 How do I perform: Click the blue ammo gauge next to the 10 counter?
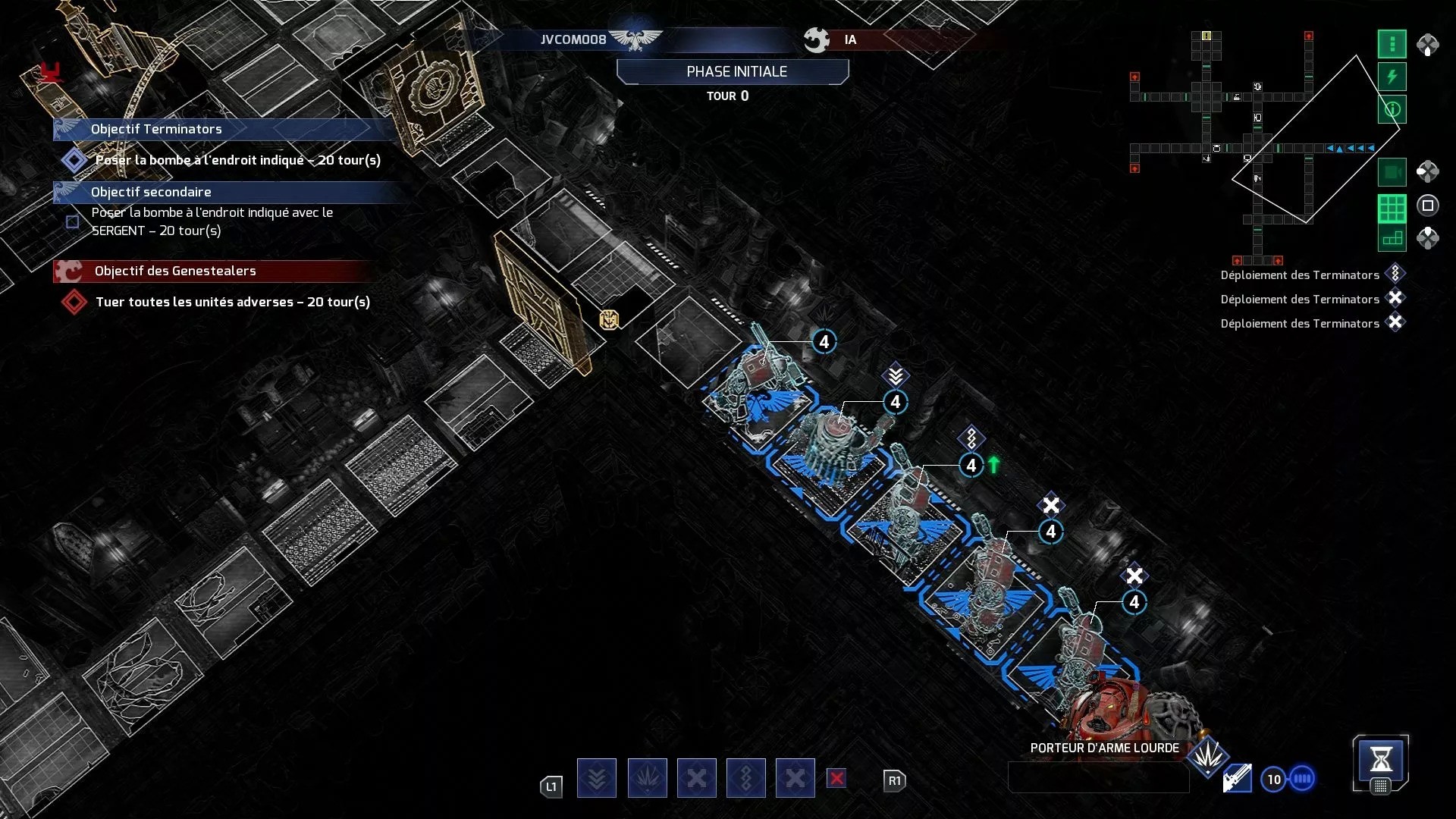[1302, 778]
